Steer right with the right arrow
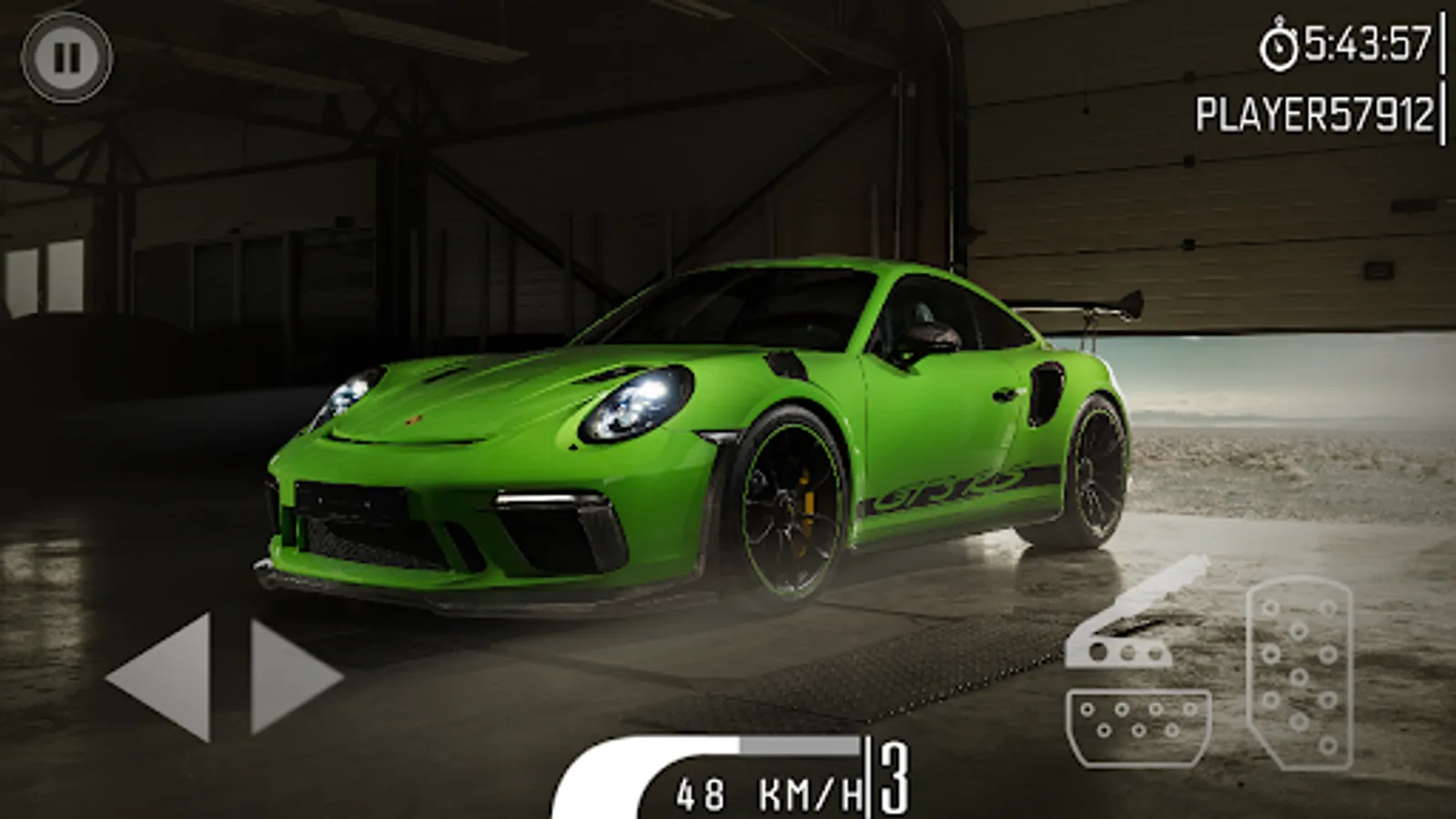 pos(290,676)
